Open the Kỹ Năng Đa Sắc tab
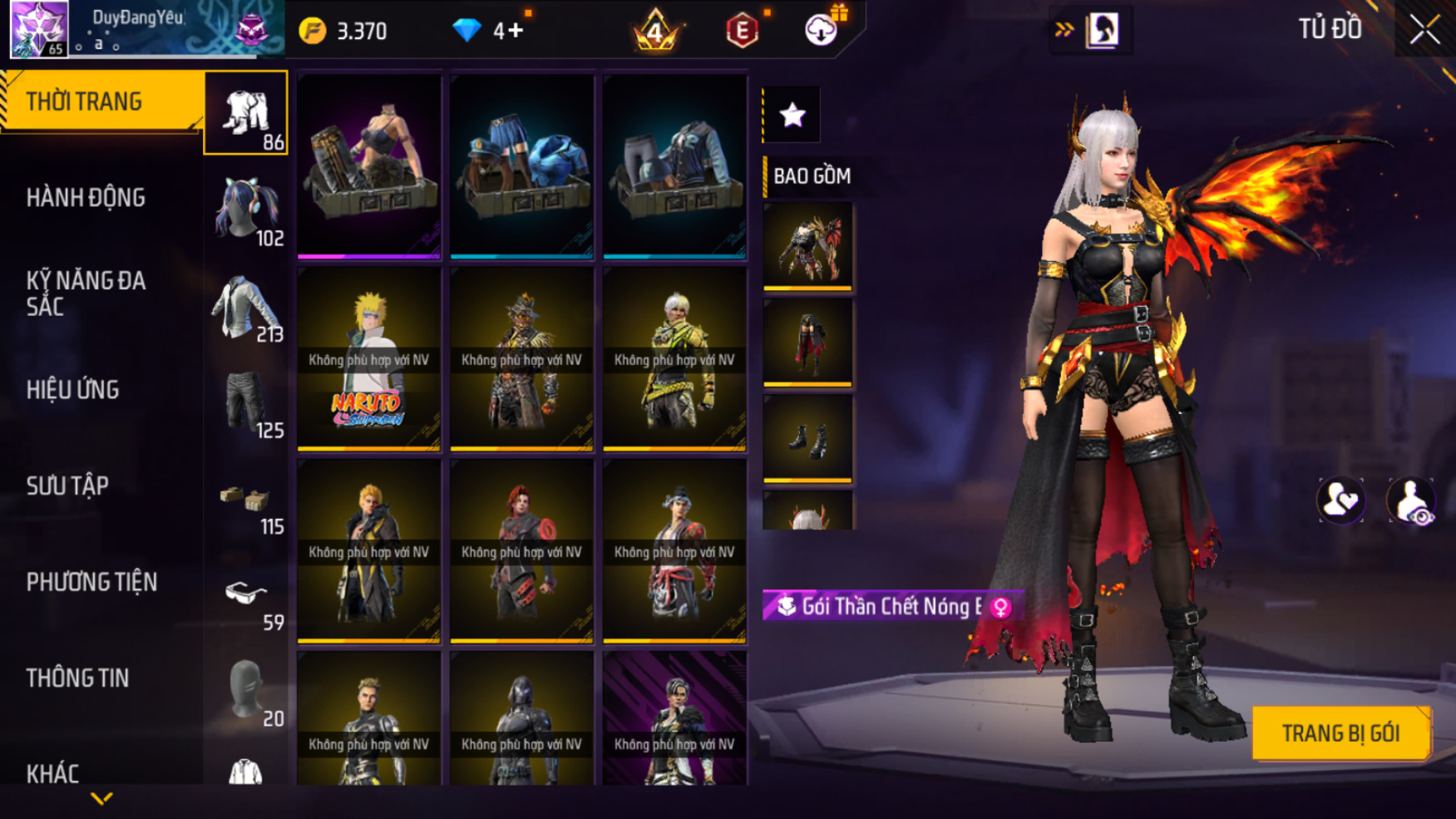The height and width of the screenshot is (819, 1456). tap(86, 293)
